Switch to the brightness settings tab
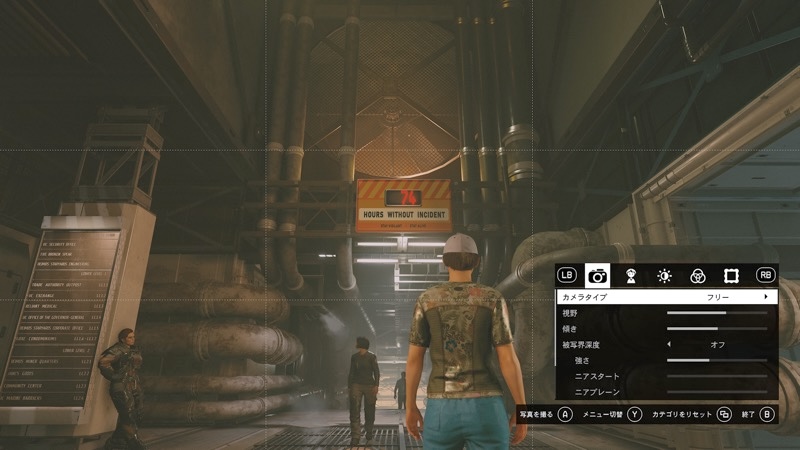 pyautogui.click(x=664, y=275)
